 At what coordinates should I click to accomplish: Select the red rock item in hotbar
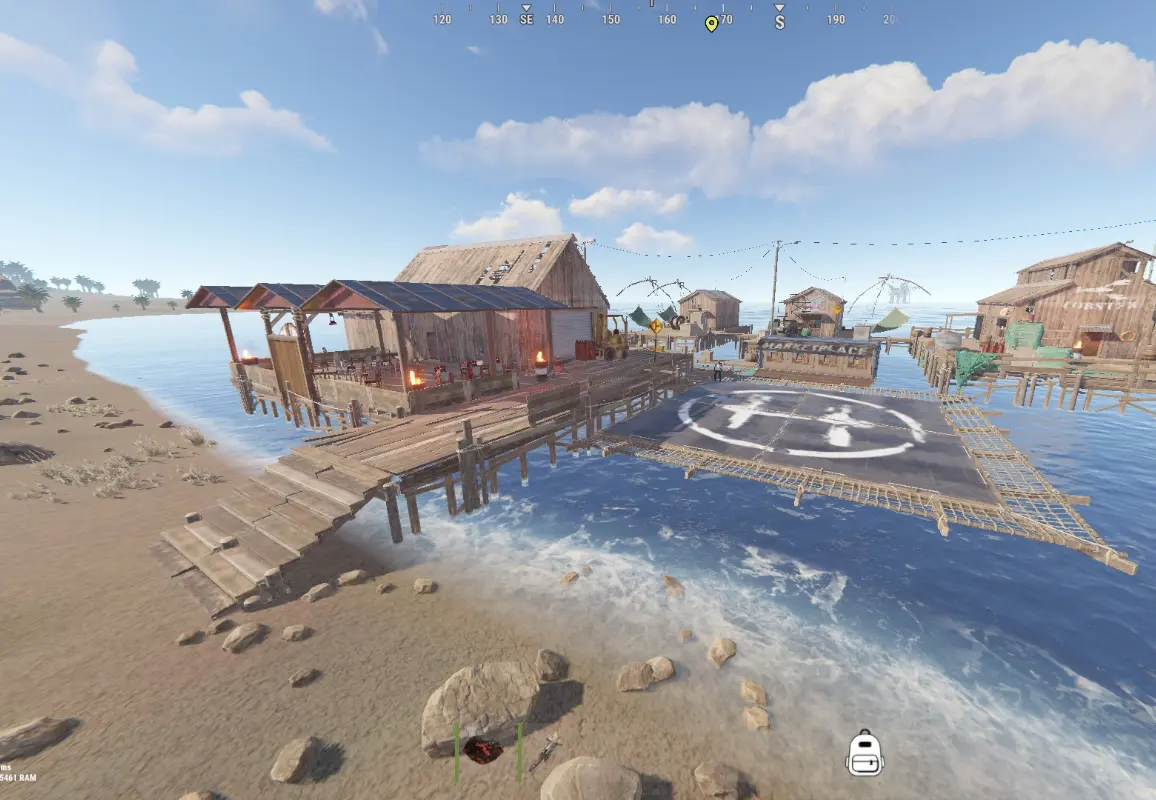coord(484,750)
